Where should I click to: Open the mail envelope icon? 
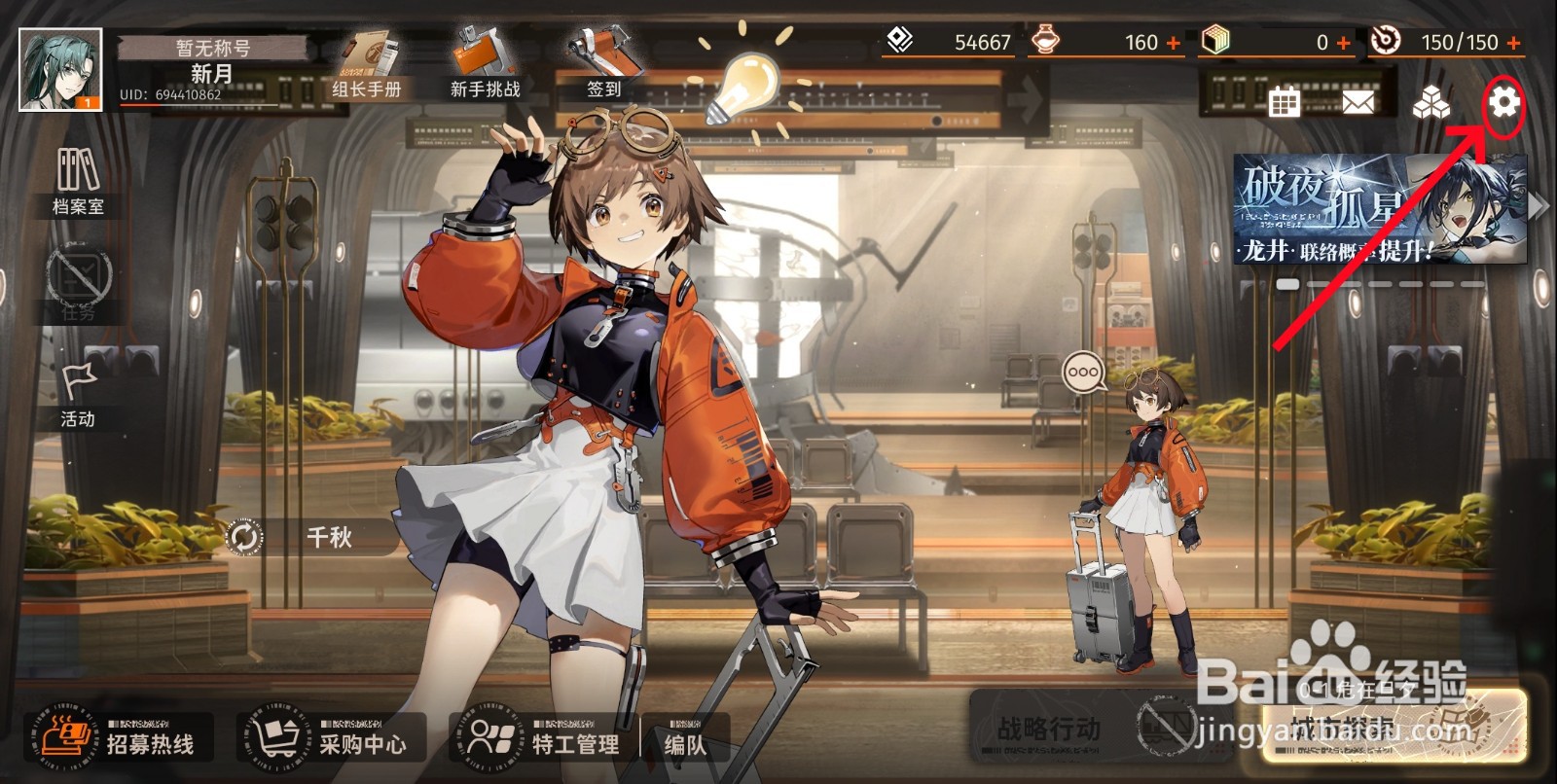click(x=1358, y=101)
